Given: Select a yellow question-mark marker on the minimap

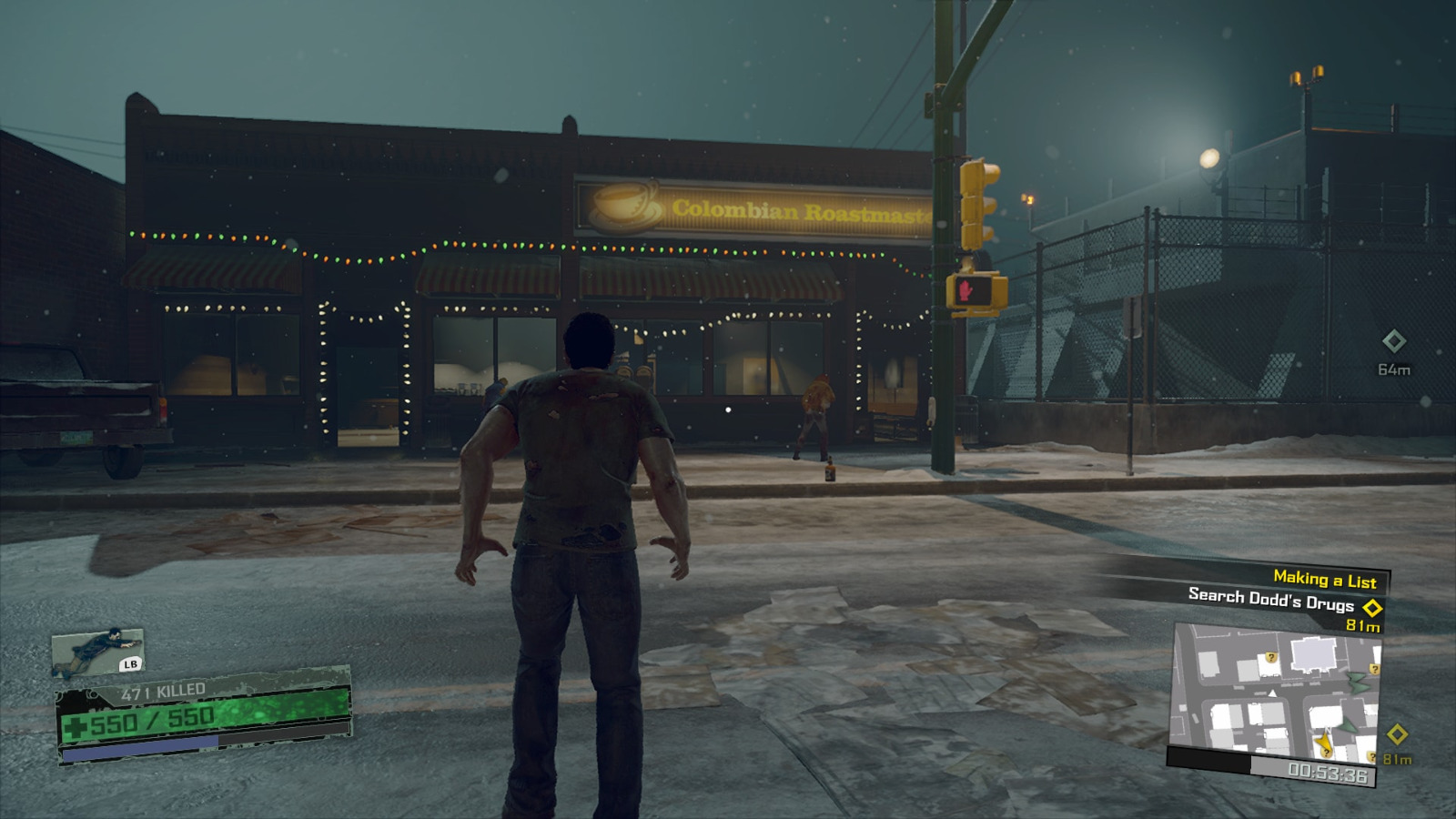Looking at the screenshot, I should pyautogui.click(x=1271, y=658).
